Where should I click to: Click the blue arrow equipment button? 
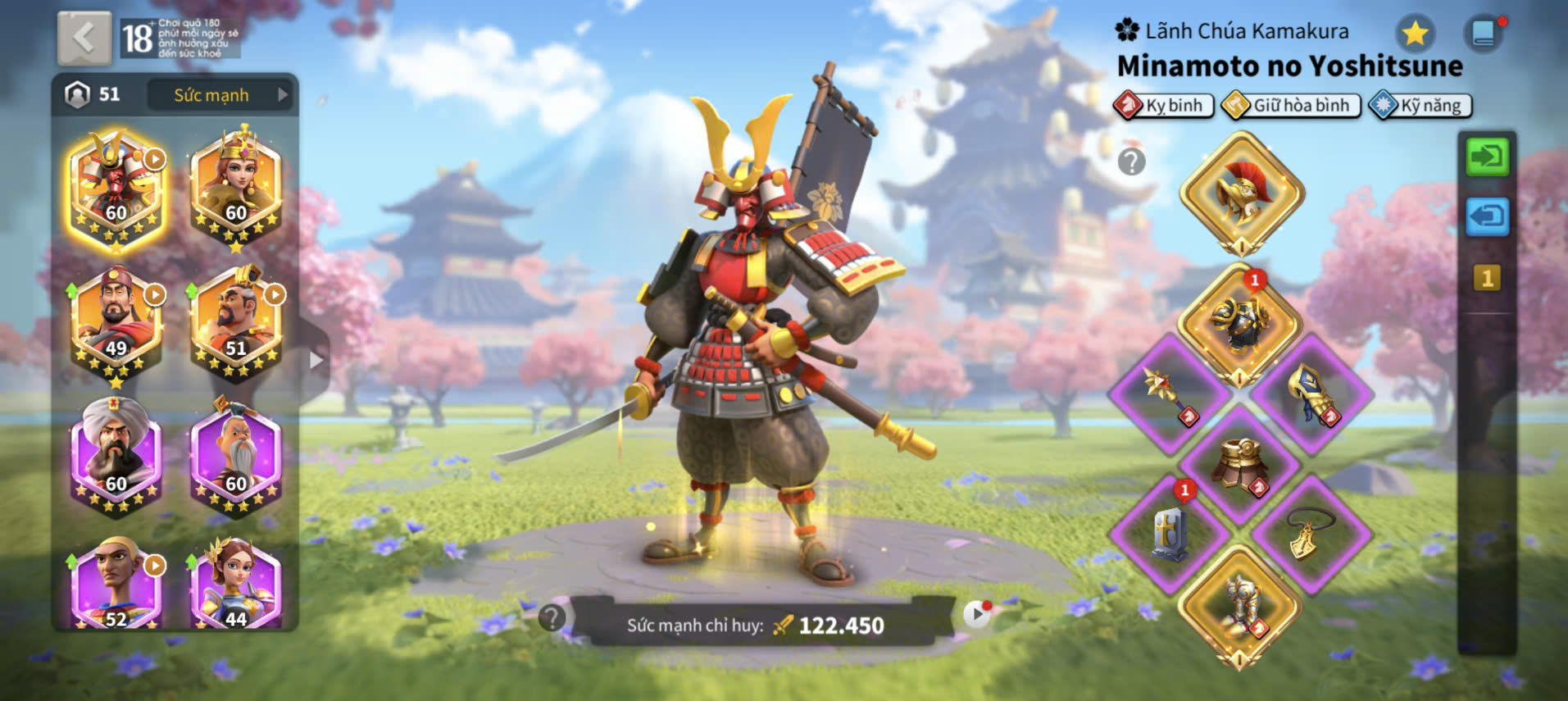[1487, 217]
